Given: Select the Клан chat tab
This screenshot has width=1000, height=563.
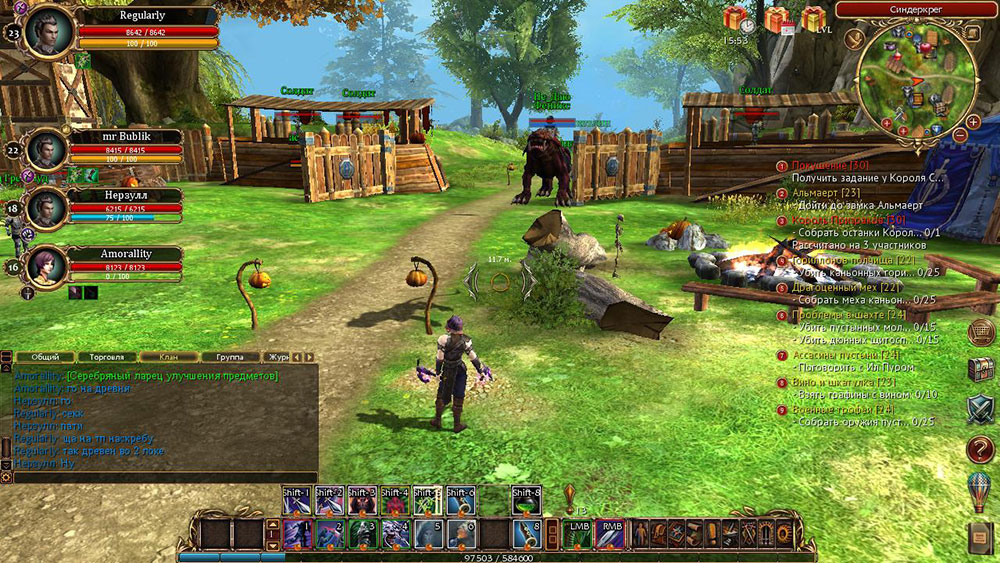Looking at the screenshot, I should coord(165,356).
